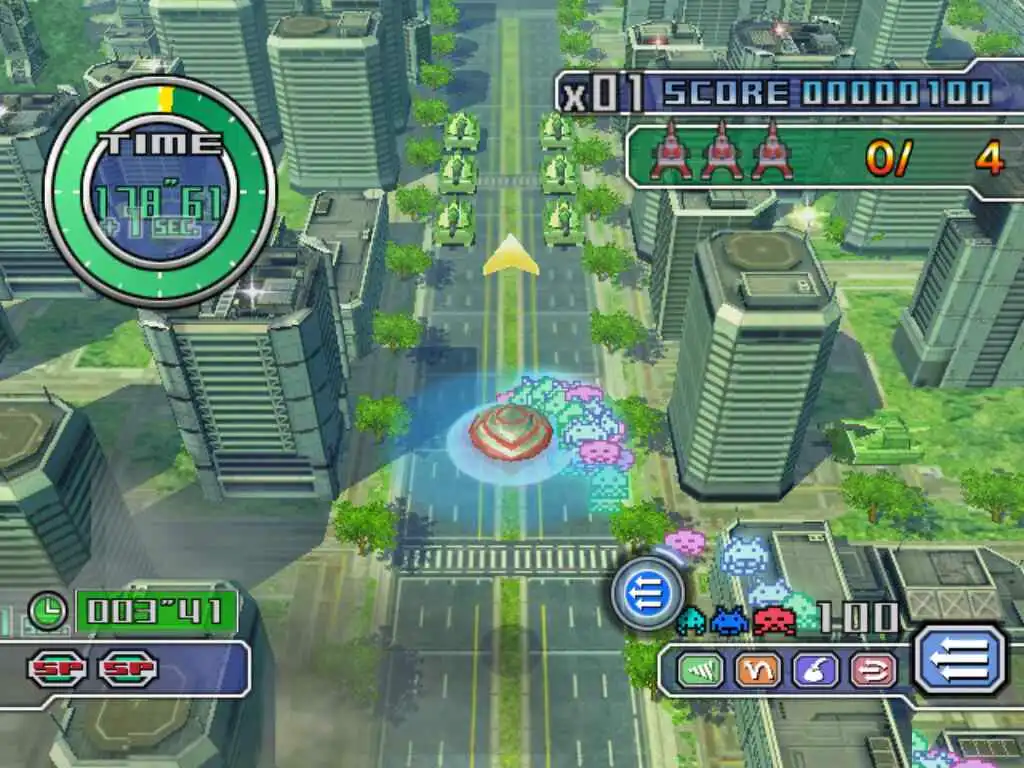Select the green spread-shot attack icon
Image resolution: width=1024 pixels, height=768 pixels.
[700, 669]
